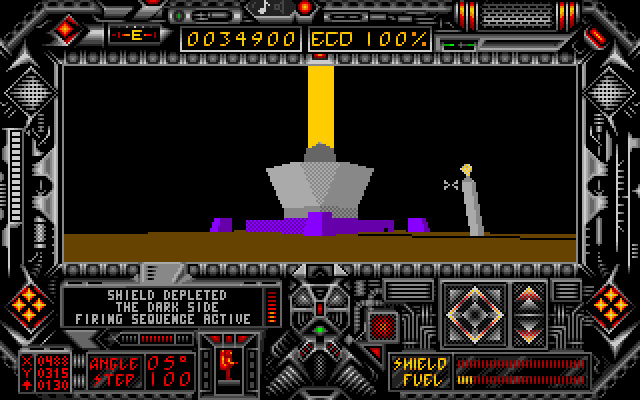Viewport: 640px width, 400px height.
Task: Toggle the music note icon
Action: [266, 8]
